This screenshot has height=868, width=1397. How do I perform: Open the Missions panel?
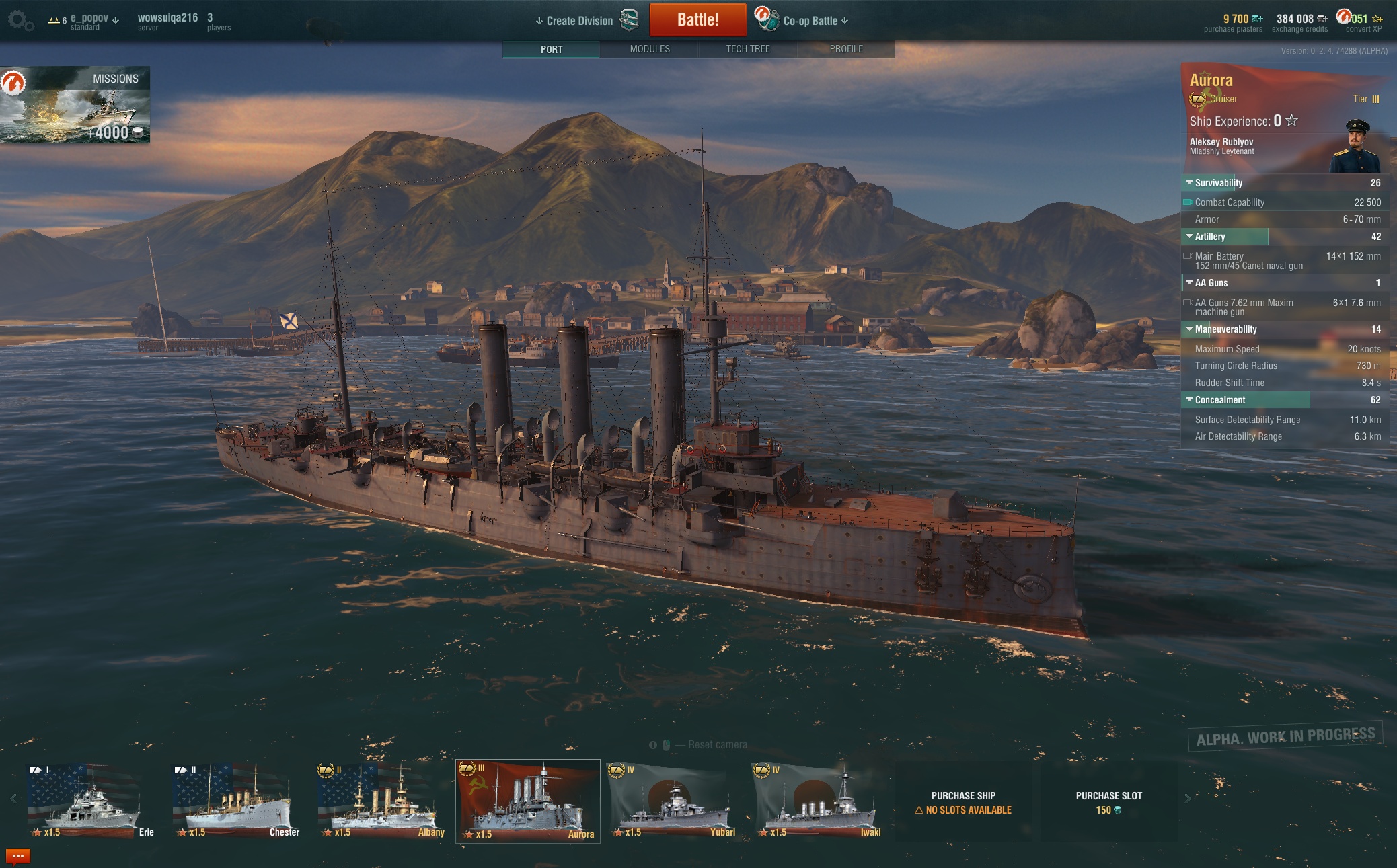(75, 104)
